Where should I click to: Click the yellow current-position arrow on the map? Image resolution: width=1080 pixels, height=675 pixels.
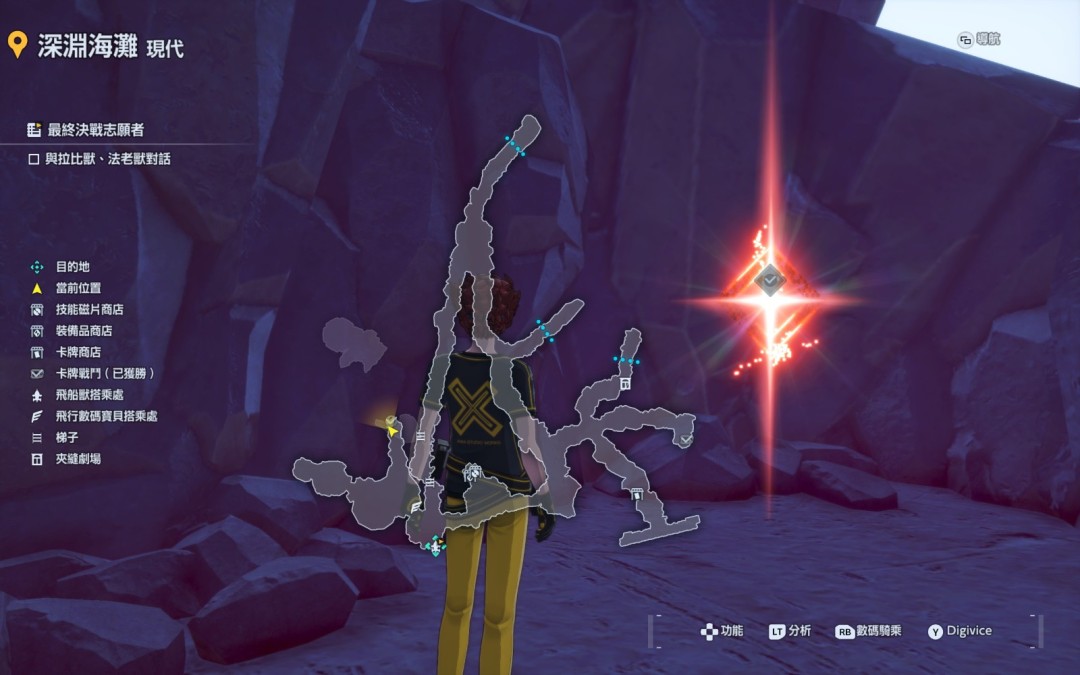click(x=392, y=429)
